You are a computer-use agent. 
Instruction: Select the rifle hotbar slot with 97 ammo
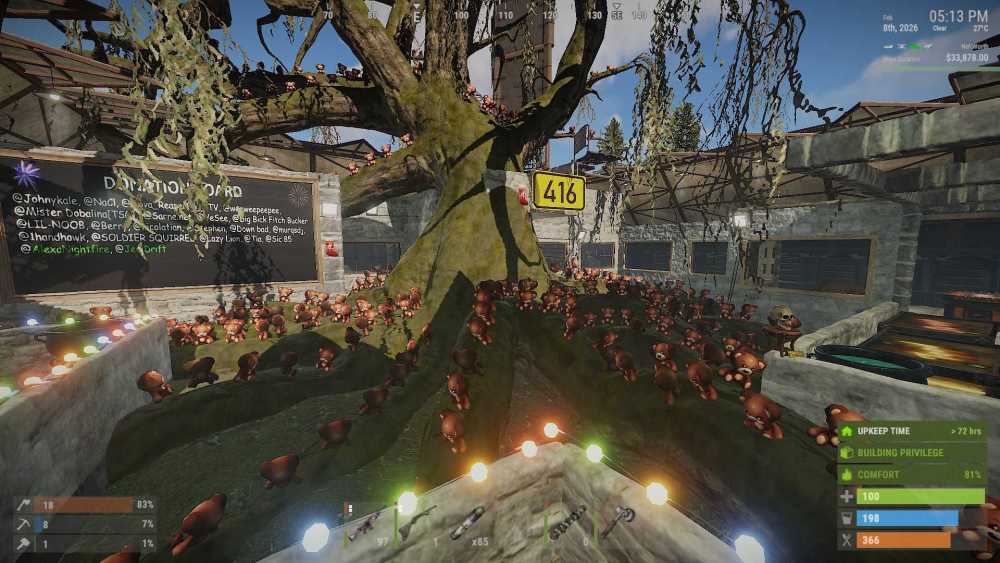coord(364,524)
